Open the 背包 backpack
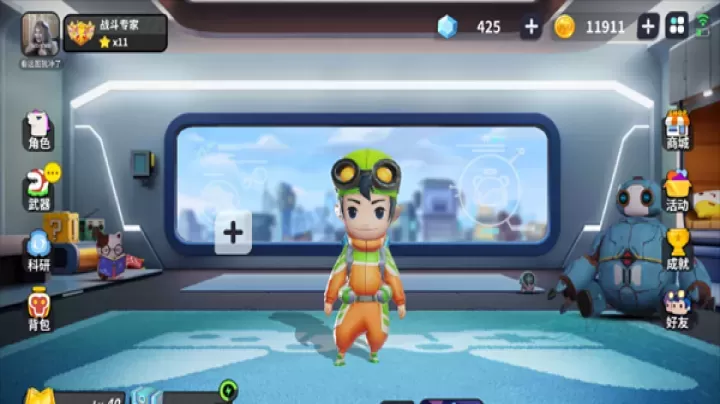Screen dimensions: 720x404 tap(39, 309)
